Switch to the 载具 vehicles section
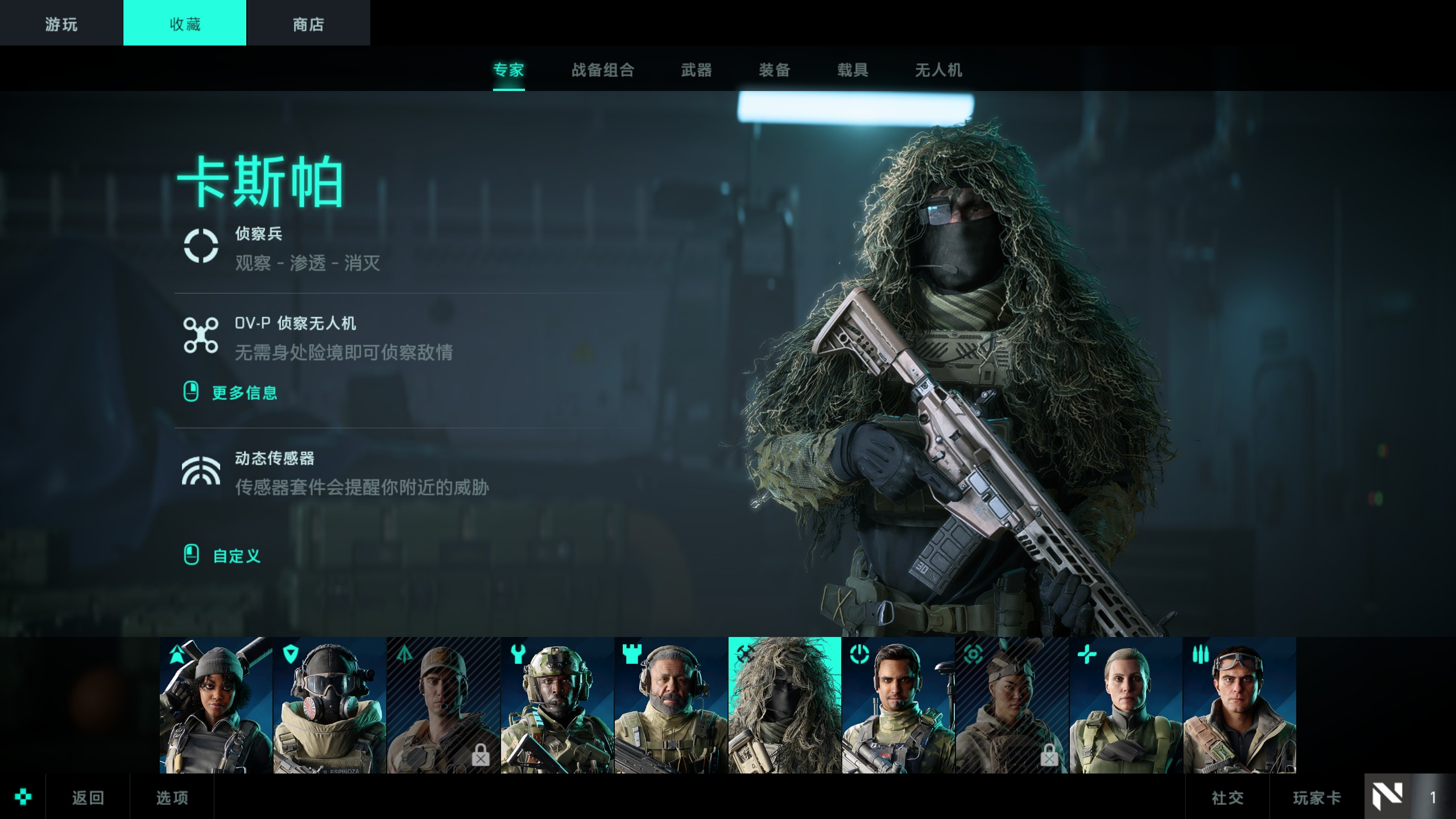The height and width of the screenshot is (819, 1456). [x=853, y=70]
